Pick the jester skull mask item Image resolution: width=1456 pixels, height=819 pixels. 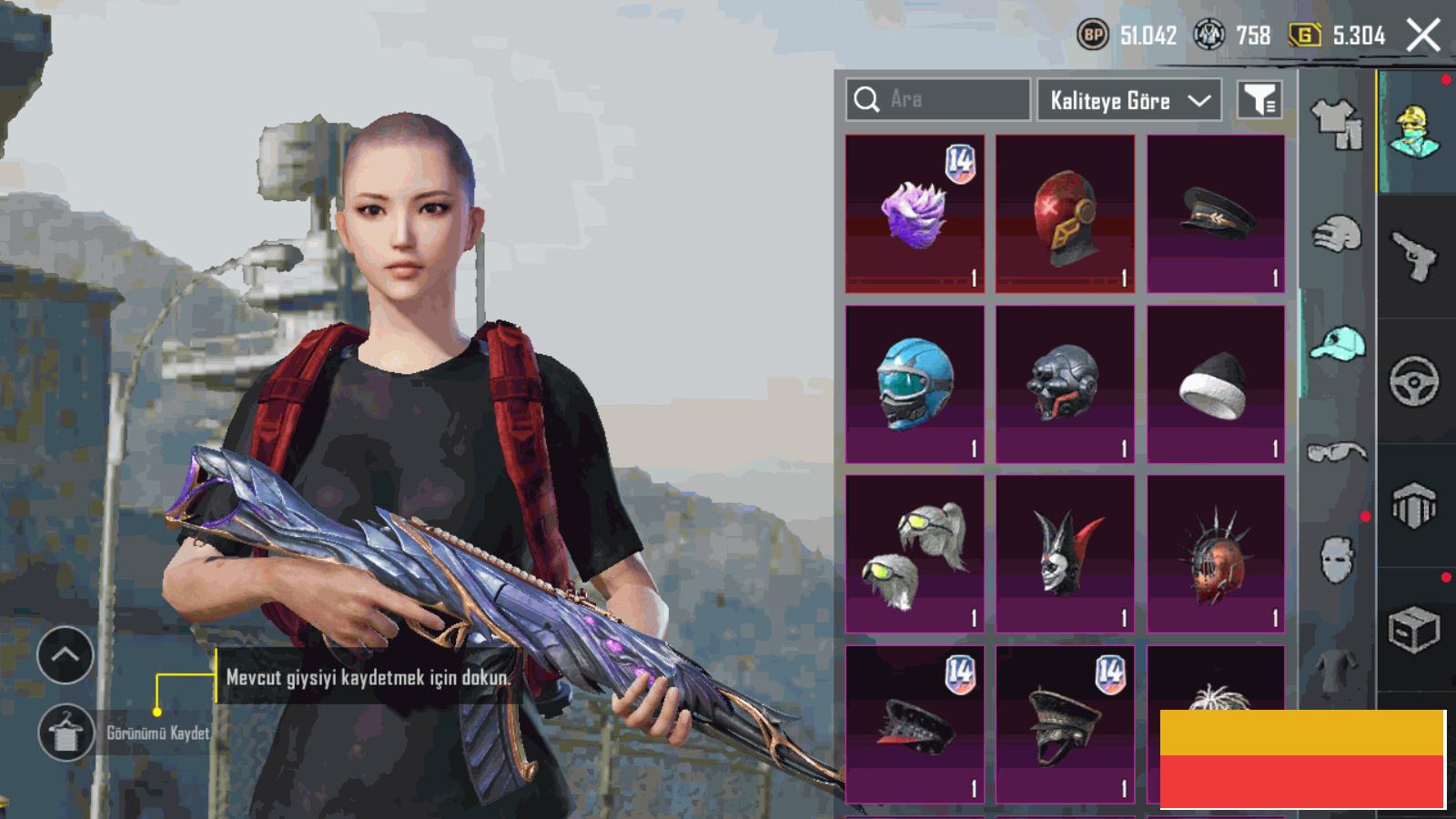click(1065, 553)
